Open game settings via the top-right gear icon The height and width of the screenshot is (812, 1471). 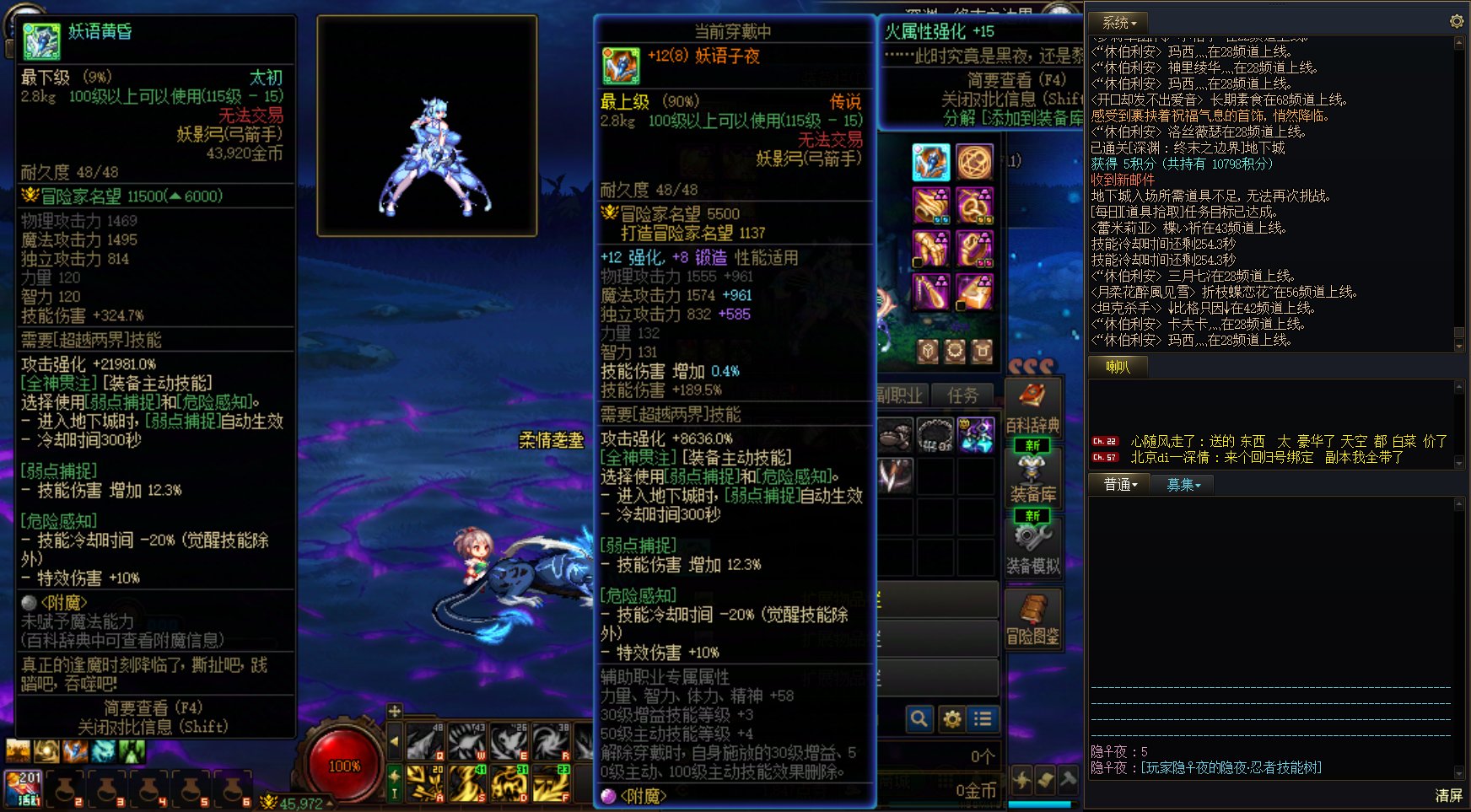(1456, 22)
